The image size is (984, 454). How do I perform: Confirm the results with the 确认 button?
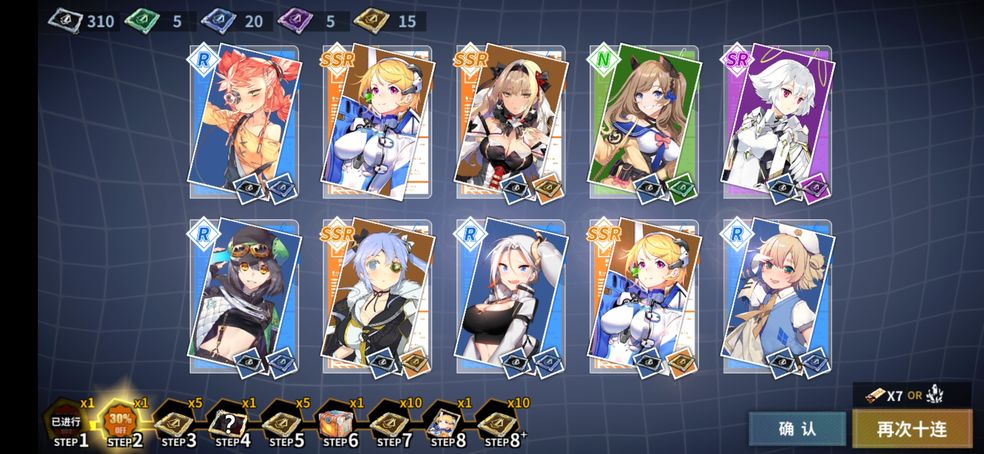tap(797, 428)
